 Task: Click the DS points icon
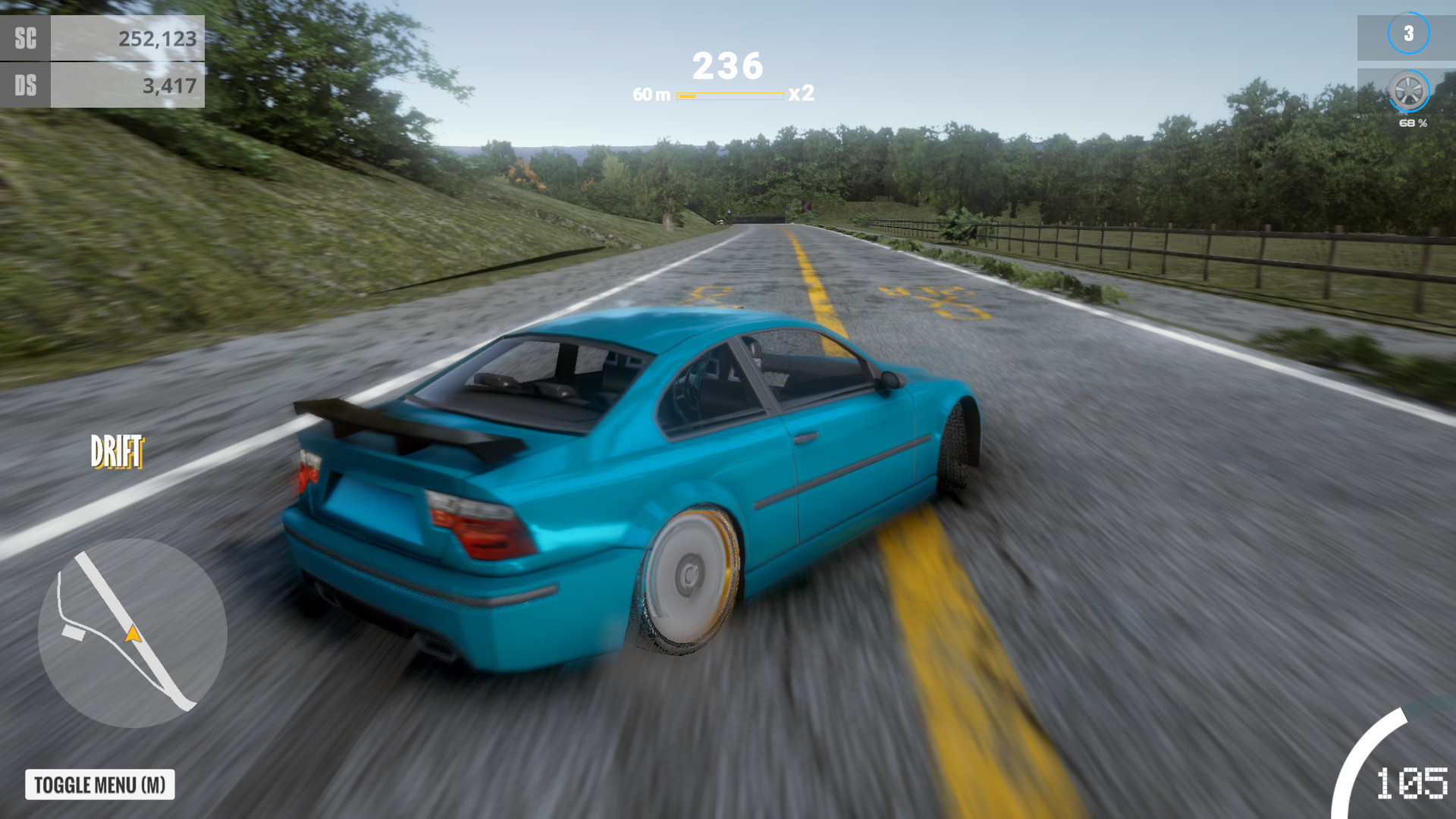(x=25, y=86)
